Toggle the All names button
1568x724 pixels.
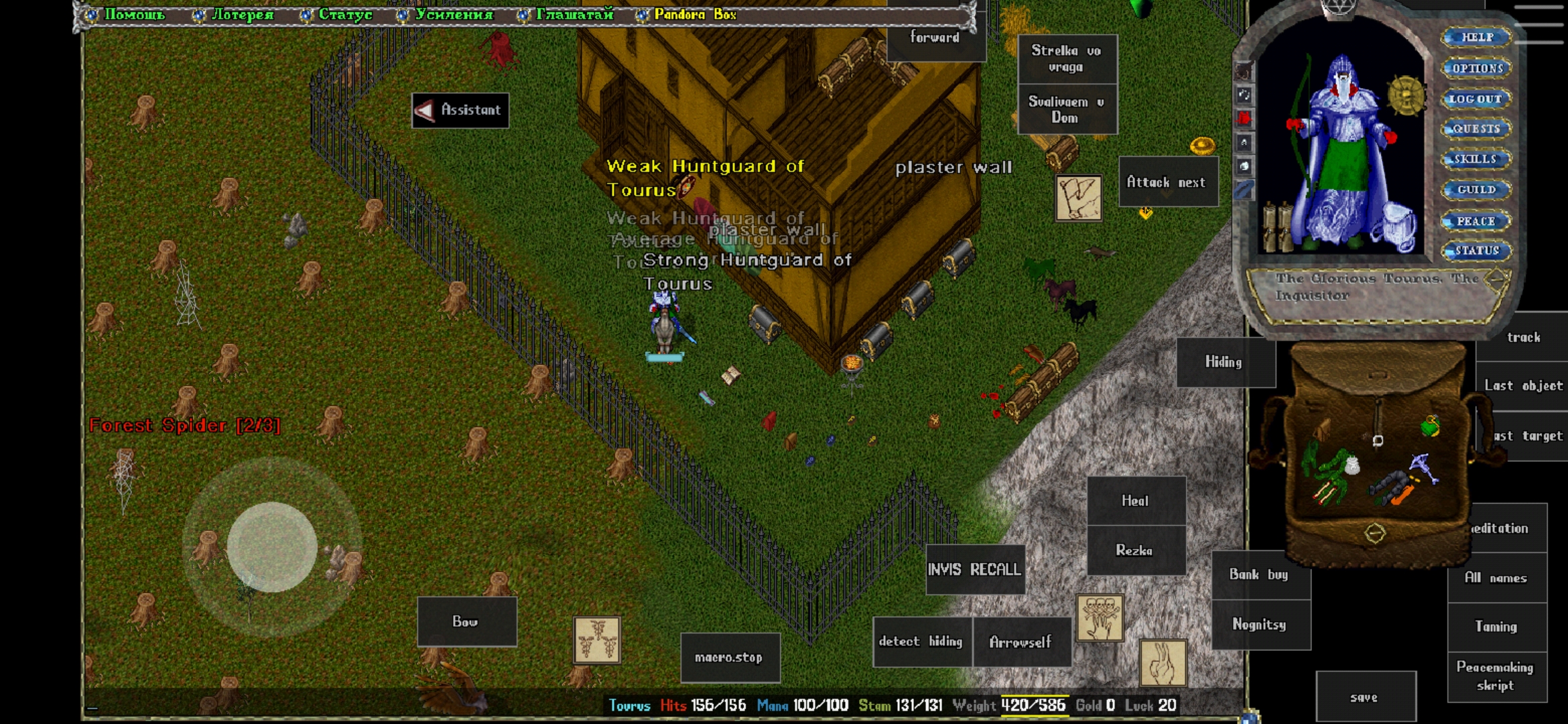point(1496,578)
